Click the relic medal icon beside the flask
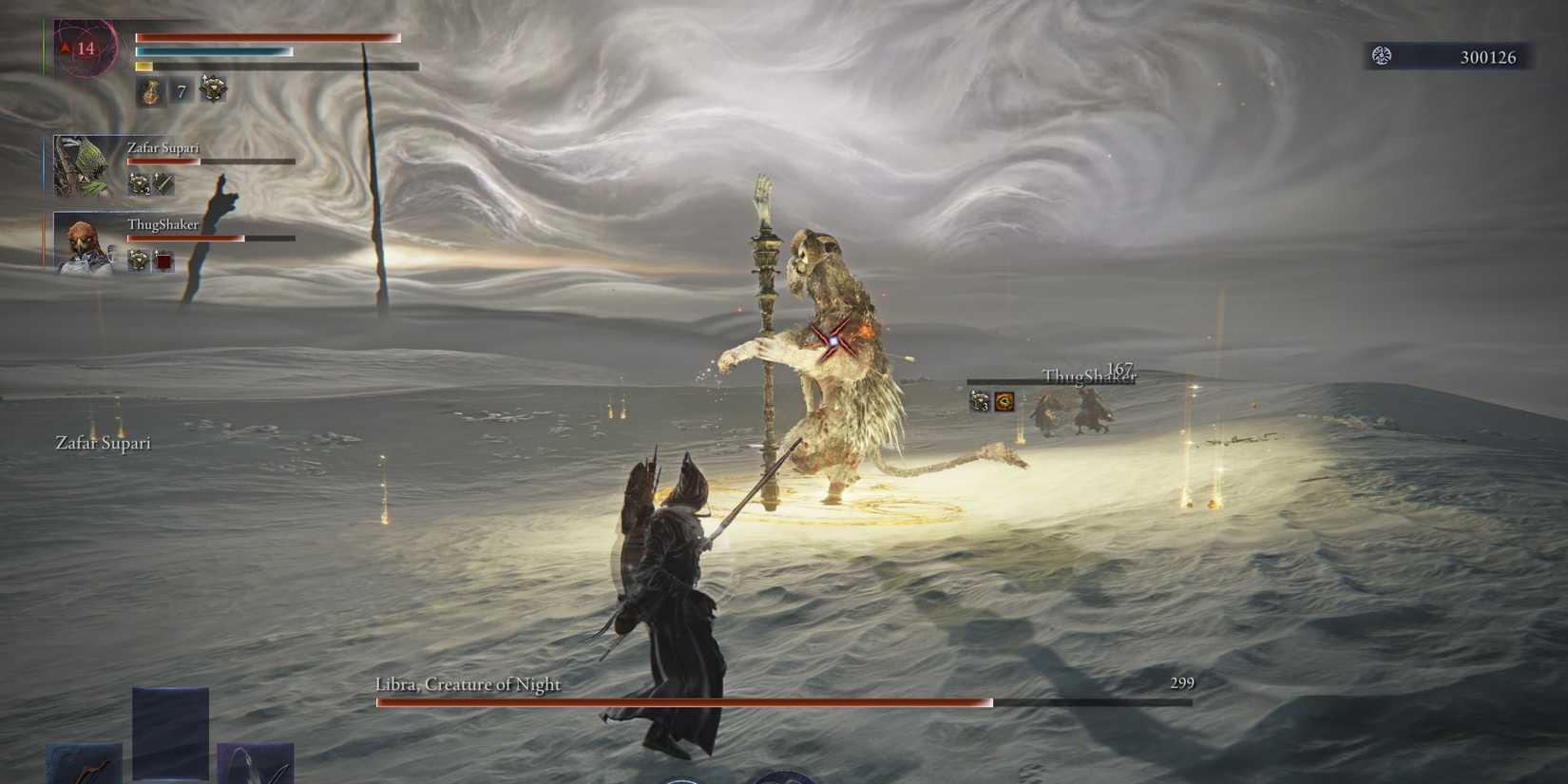Viewport: 1568px width, 784px height. pyautogui.click(x=211, y=88)
